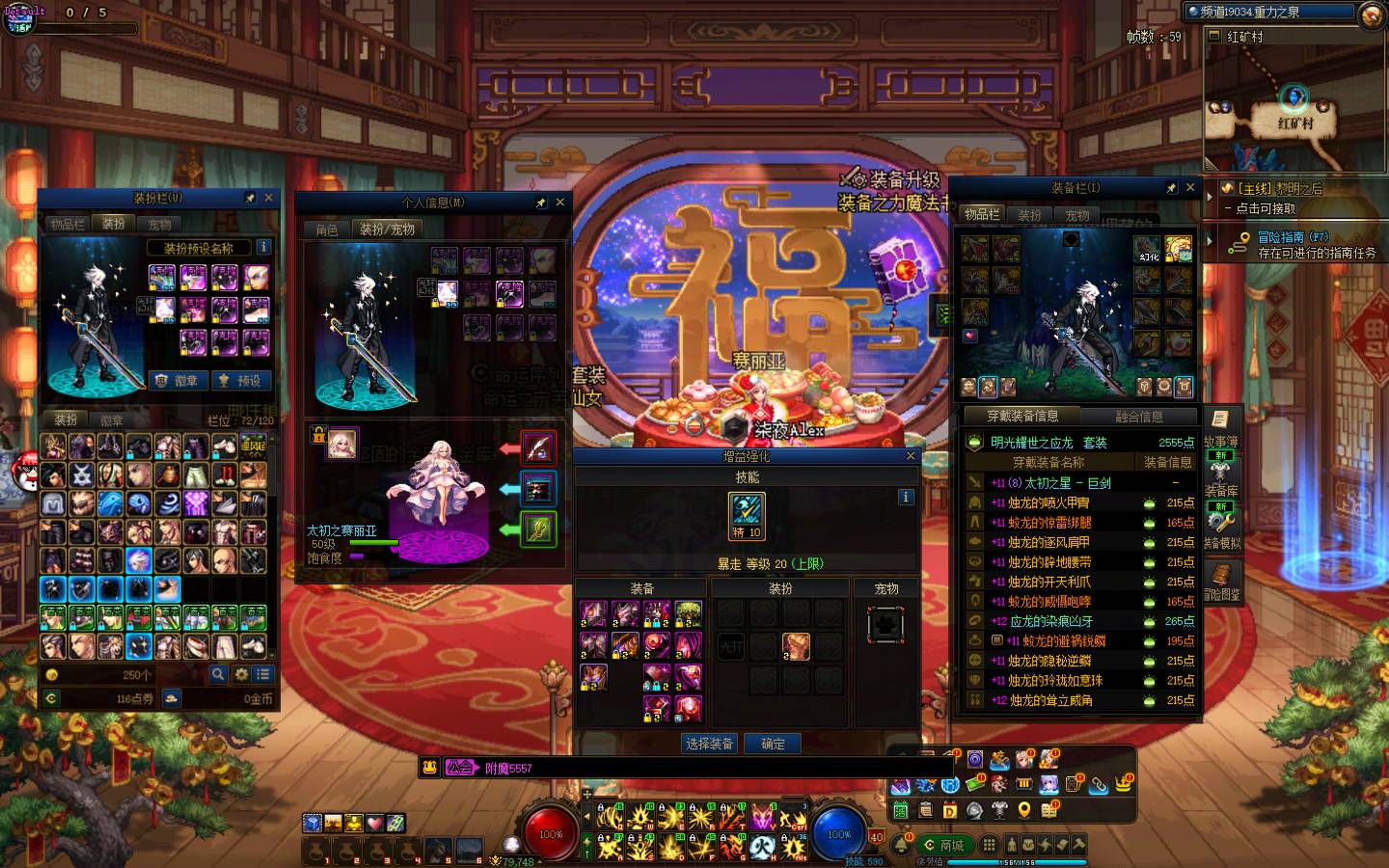The width and height of the screenshot is (1389, 868).
Task: Click the 选择装备 select equipment button
Action: pyautogui.click(x=710, y=744)
